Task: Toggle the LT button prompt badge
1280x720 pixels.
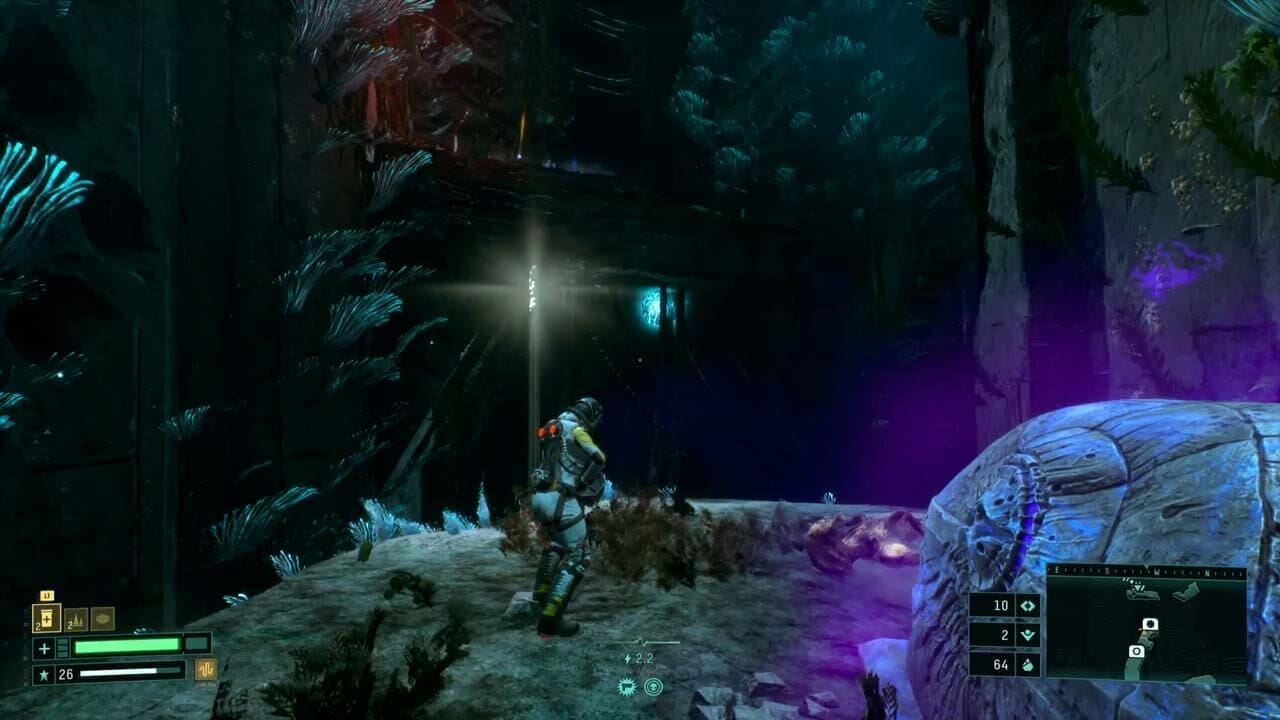Action: (x=47, y=595)
